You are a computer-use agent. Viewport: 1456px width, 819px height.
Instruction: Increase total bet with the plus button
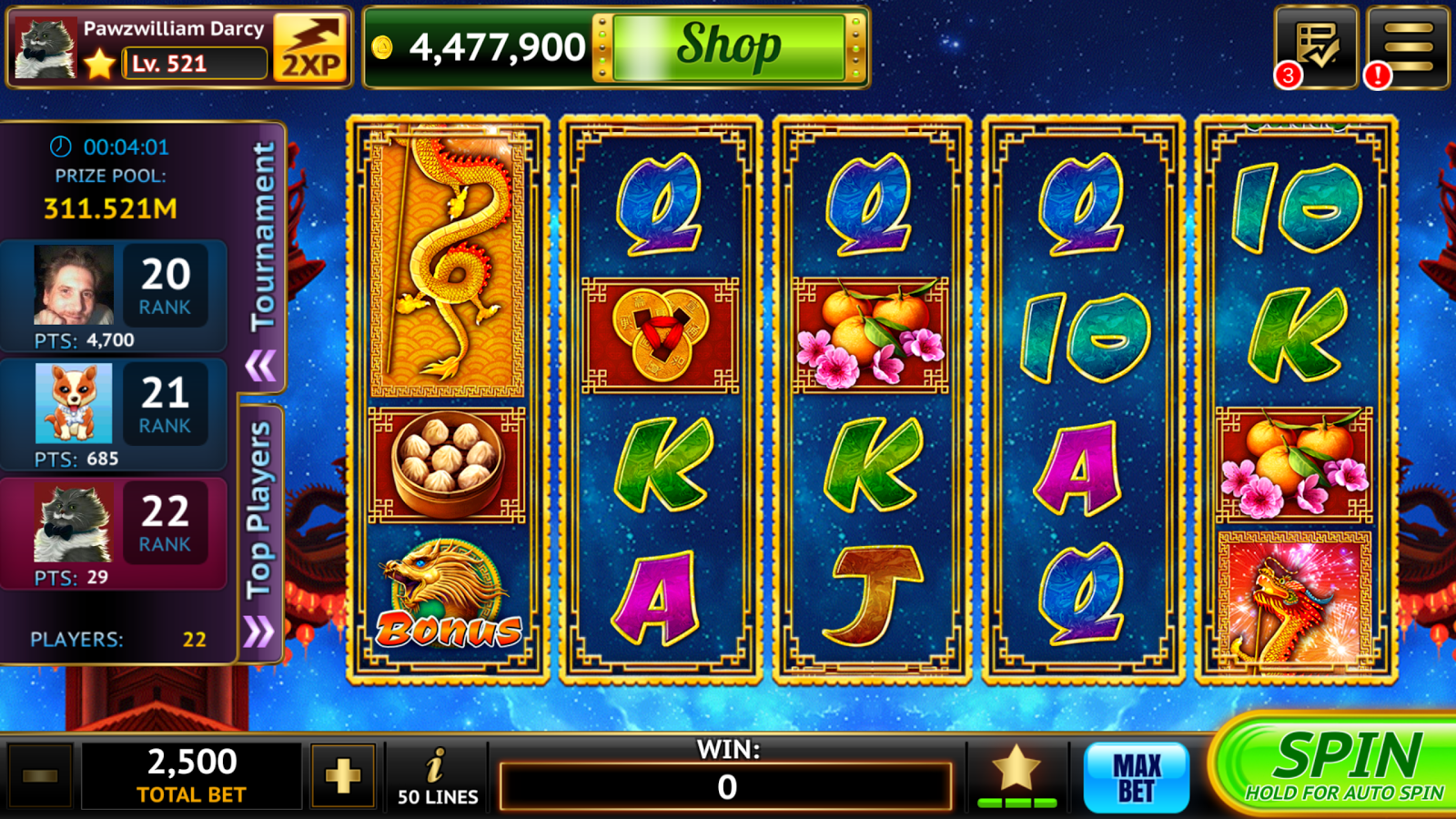[343, 776]
